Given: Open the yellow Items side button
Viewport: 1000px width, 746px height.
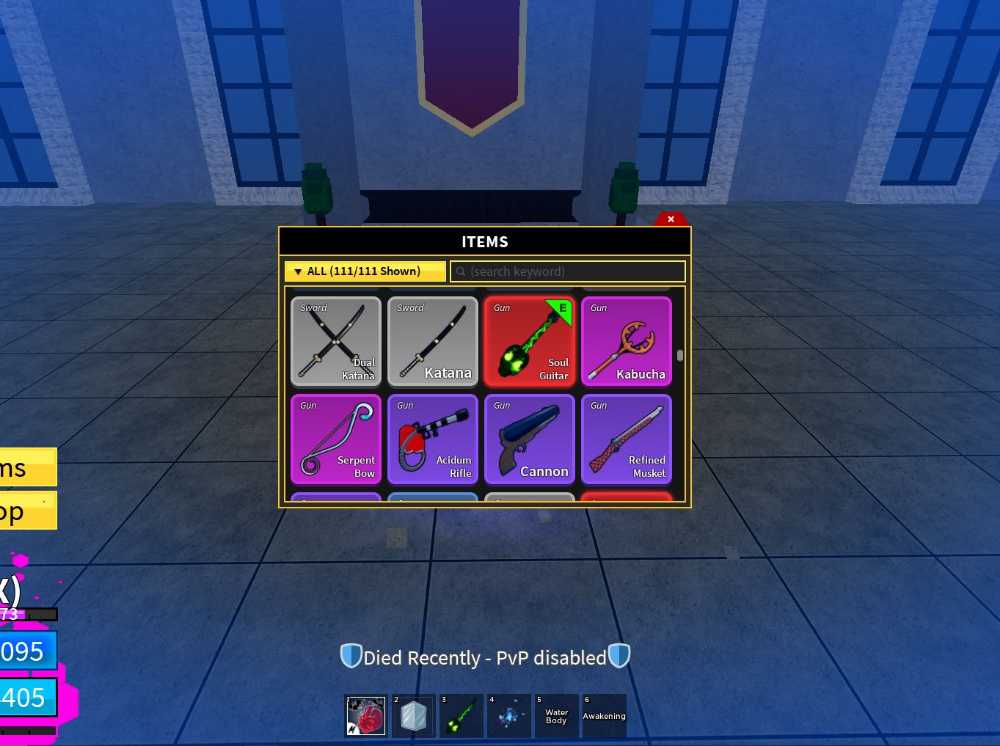Looking at the screenshot, I should pos(27,468).
